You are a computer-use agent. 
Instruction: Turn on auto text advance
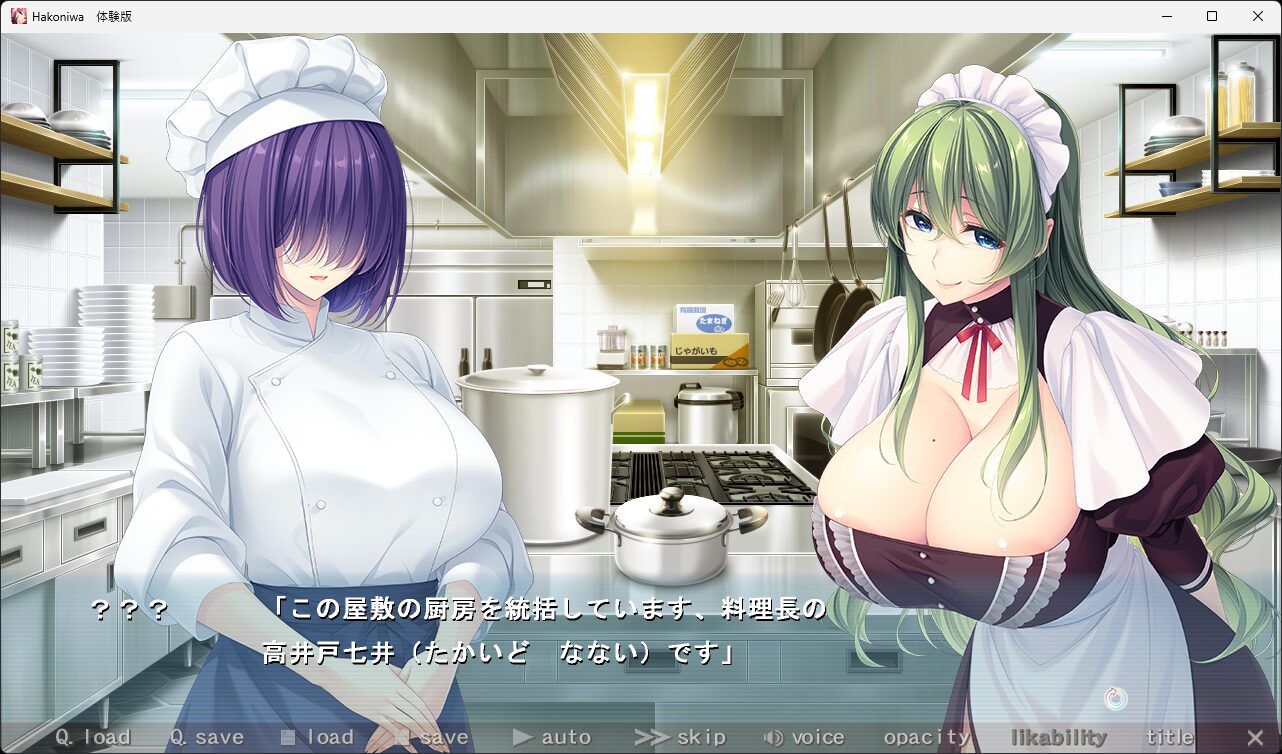pos(552,738)
